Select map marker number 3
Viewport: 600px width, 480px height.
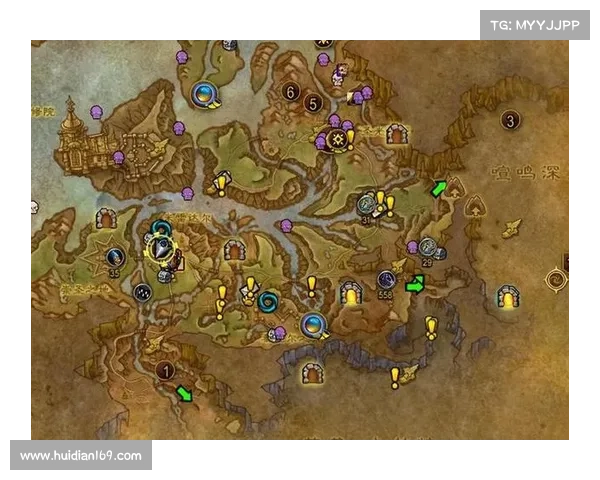coord(511,121)
